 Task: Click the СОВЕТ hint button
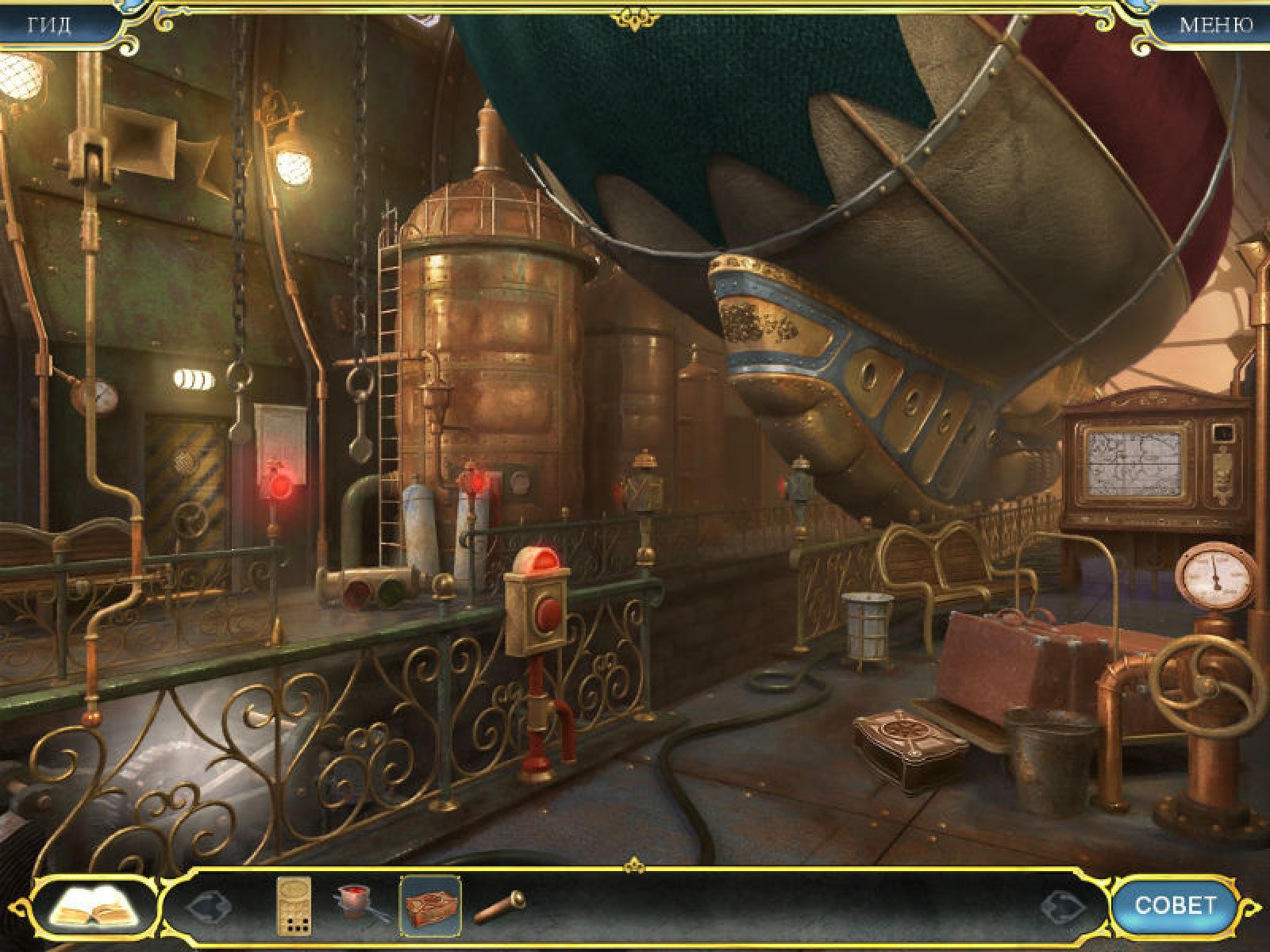coord(1175,905)
